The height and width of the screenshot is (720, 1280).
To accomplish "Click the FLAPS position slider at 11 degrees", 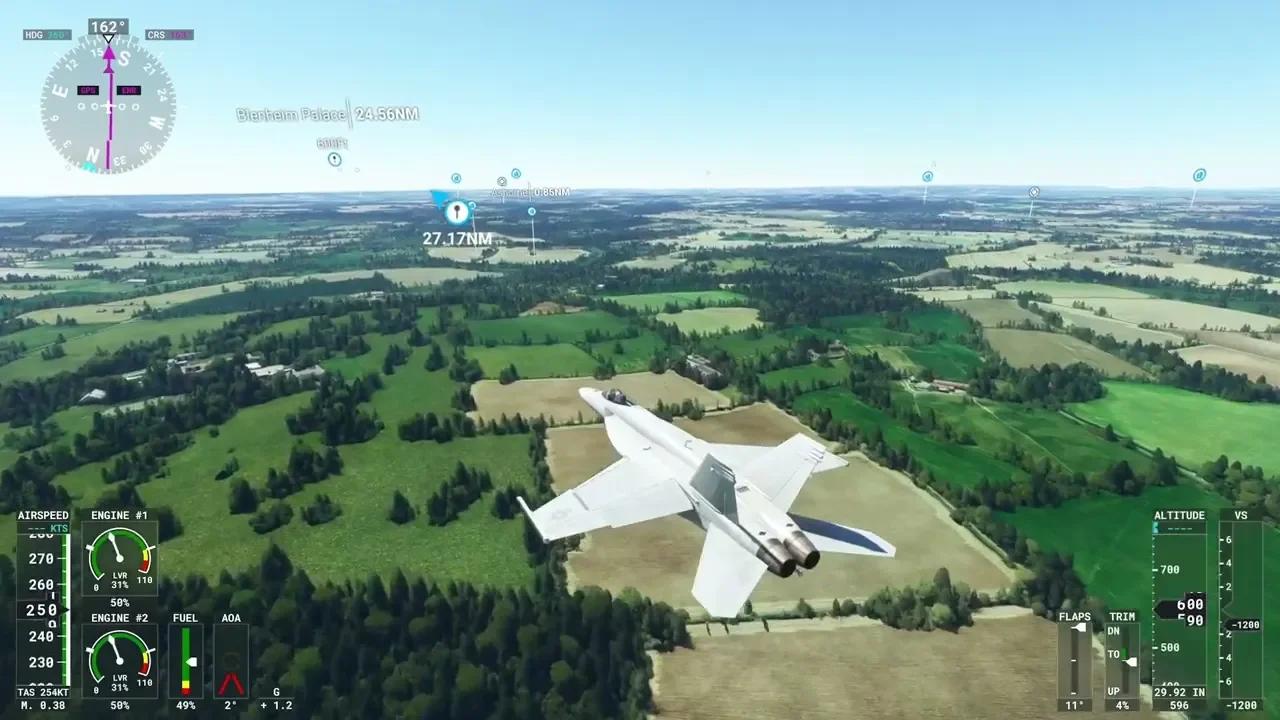I will pos(1078,627).
